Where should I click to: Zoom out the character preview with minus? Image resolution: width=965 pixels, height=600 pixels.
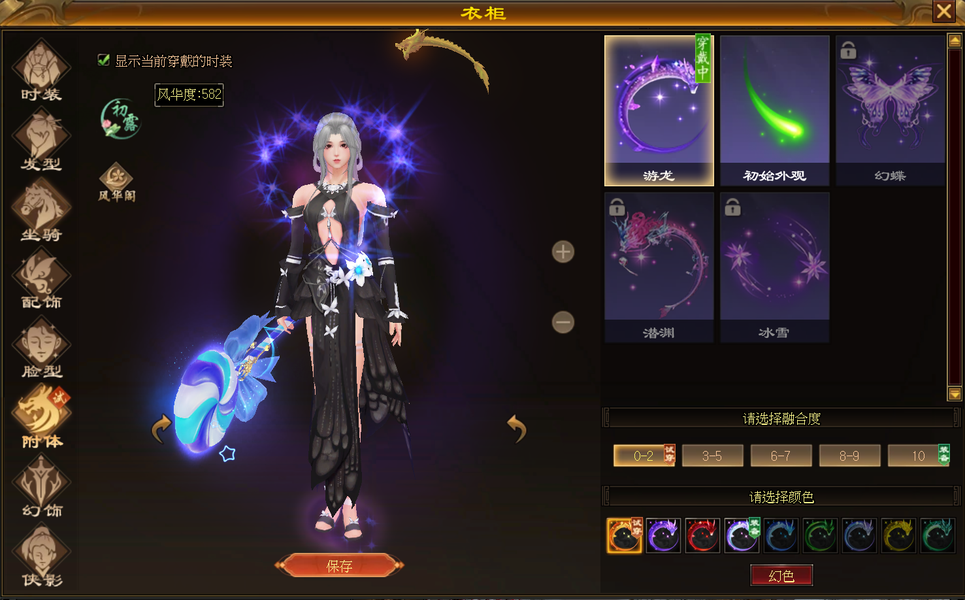point(563,322)
